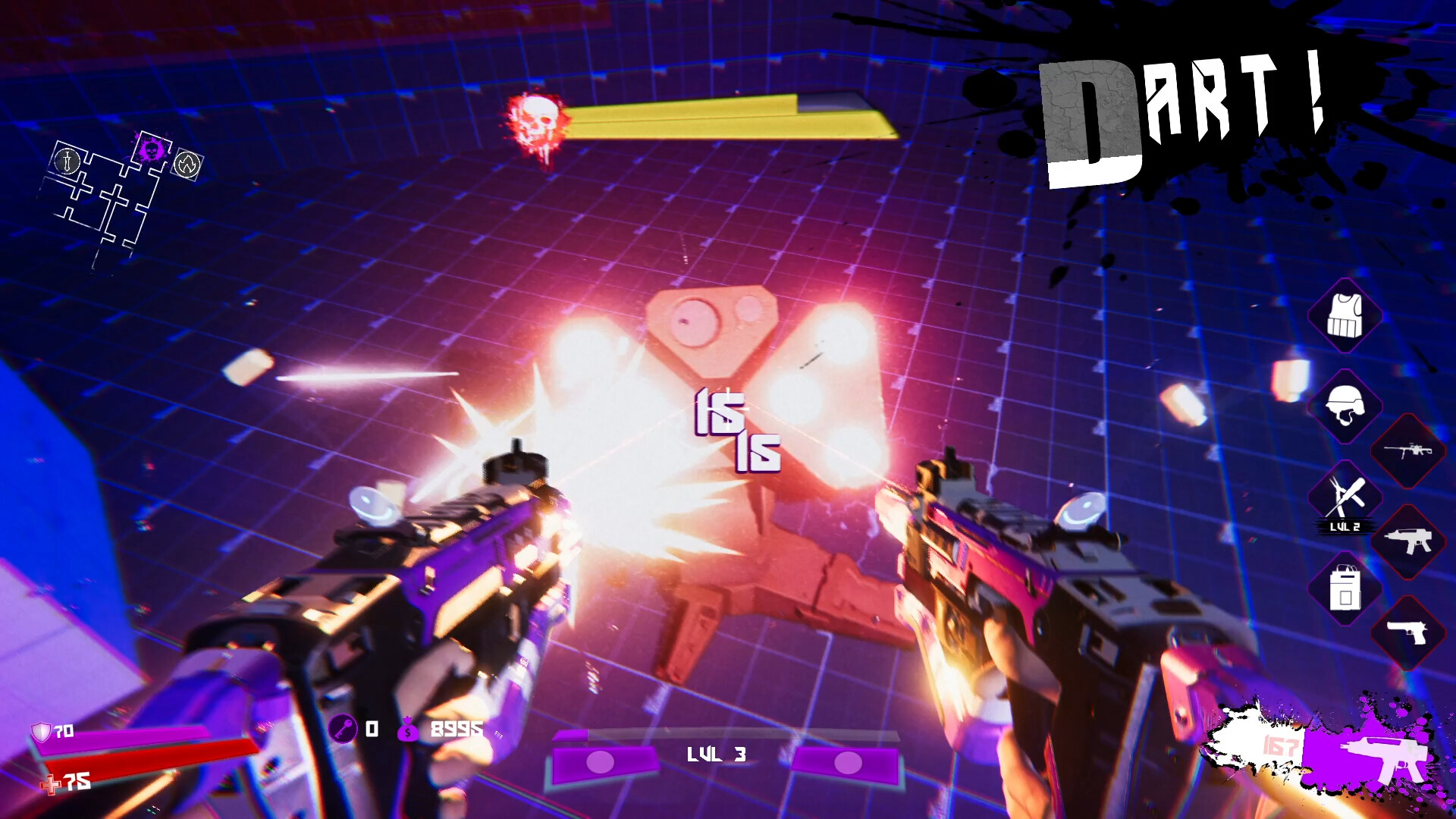1456x819 pixels.
Task: Switch to the submachine gun weapon slot
Action: click(x=1407, y=541)
